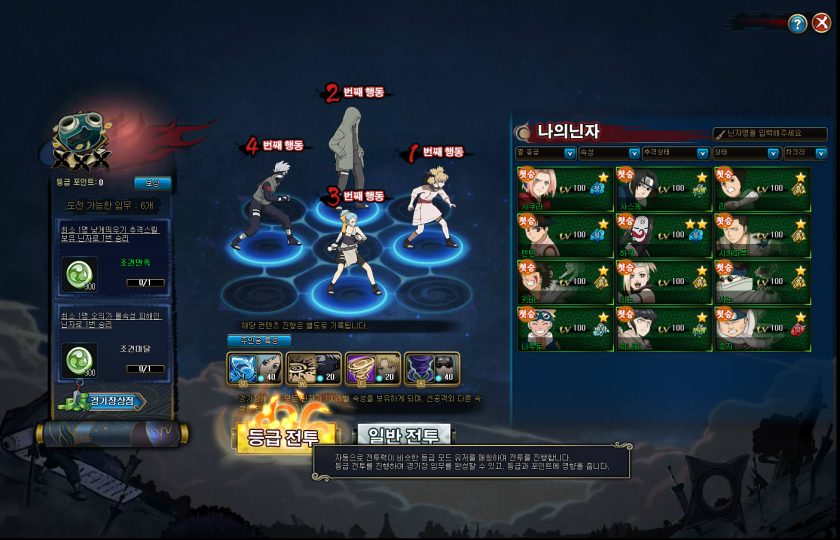Select the Naruto ninja card
The width and height of the screenshot is (840, 540).
(564, 330)
